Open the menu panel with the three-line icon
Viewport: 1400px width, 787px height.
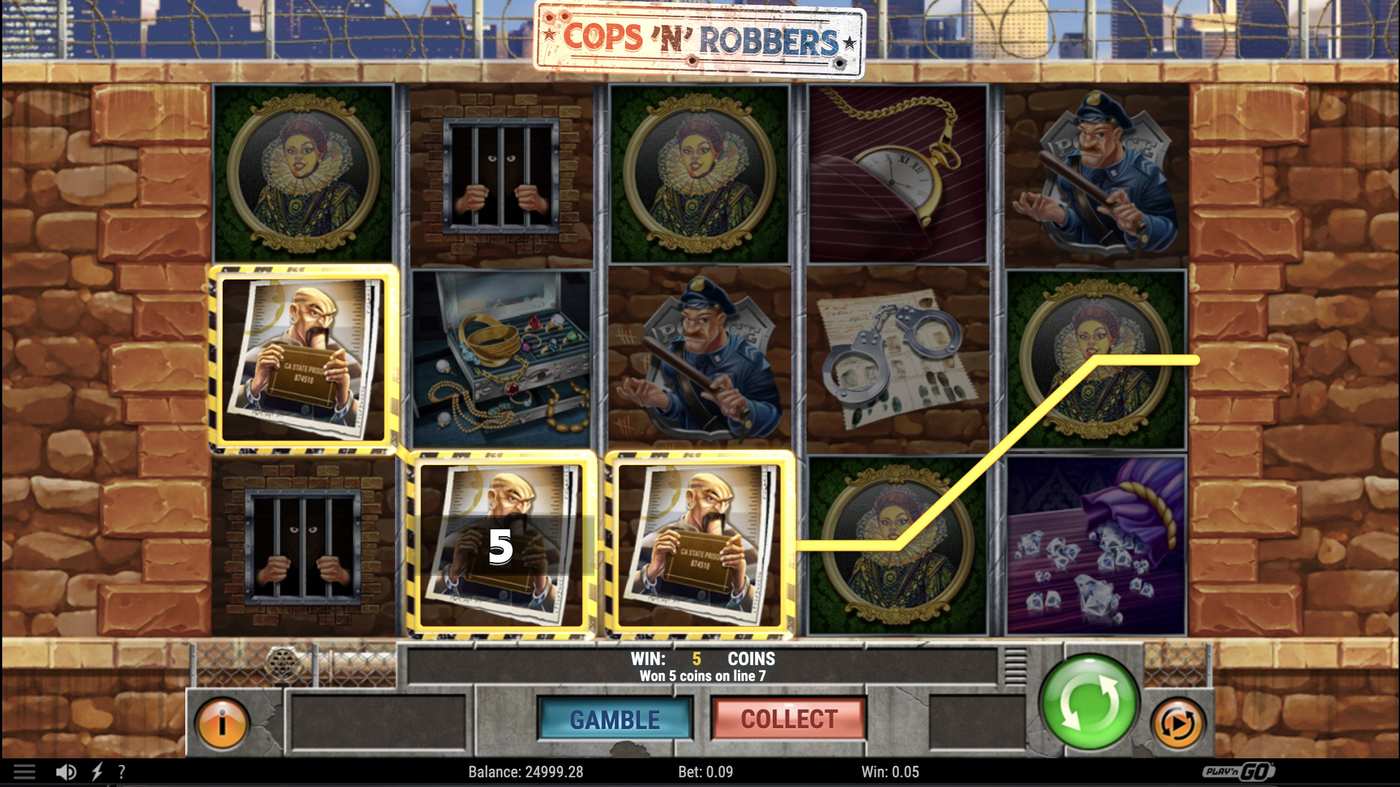pos(22,771)
